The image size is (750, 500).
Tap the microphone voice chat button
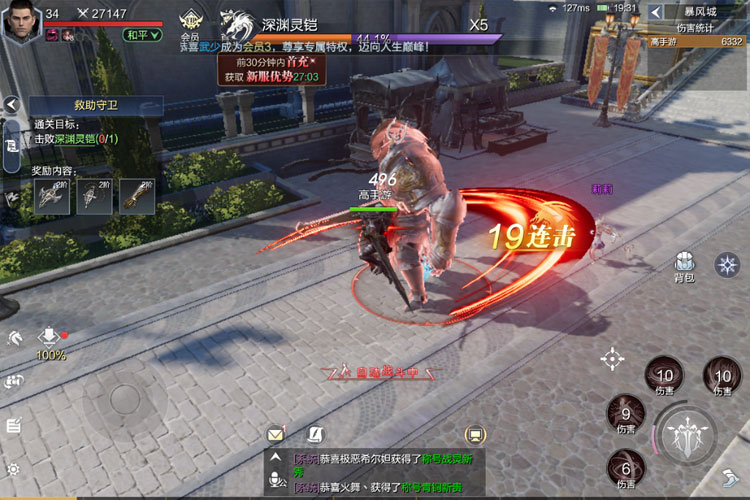pos(276,482)
